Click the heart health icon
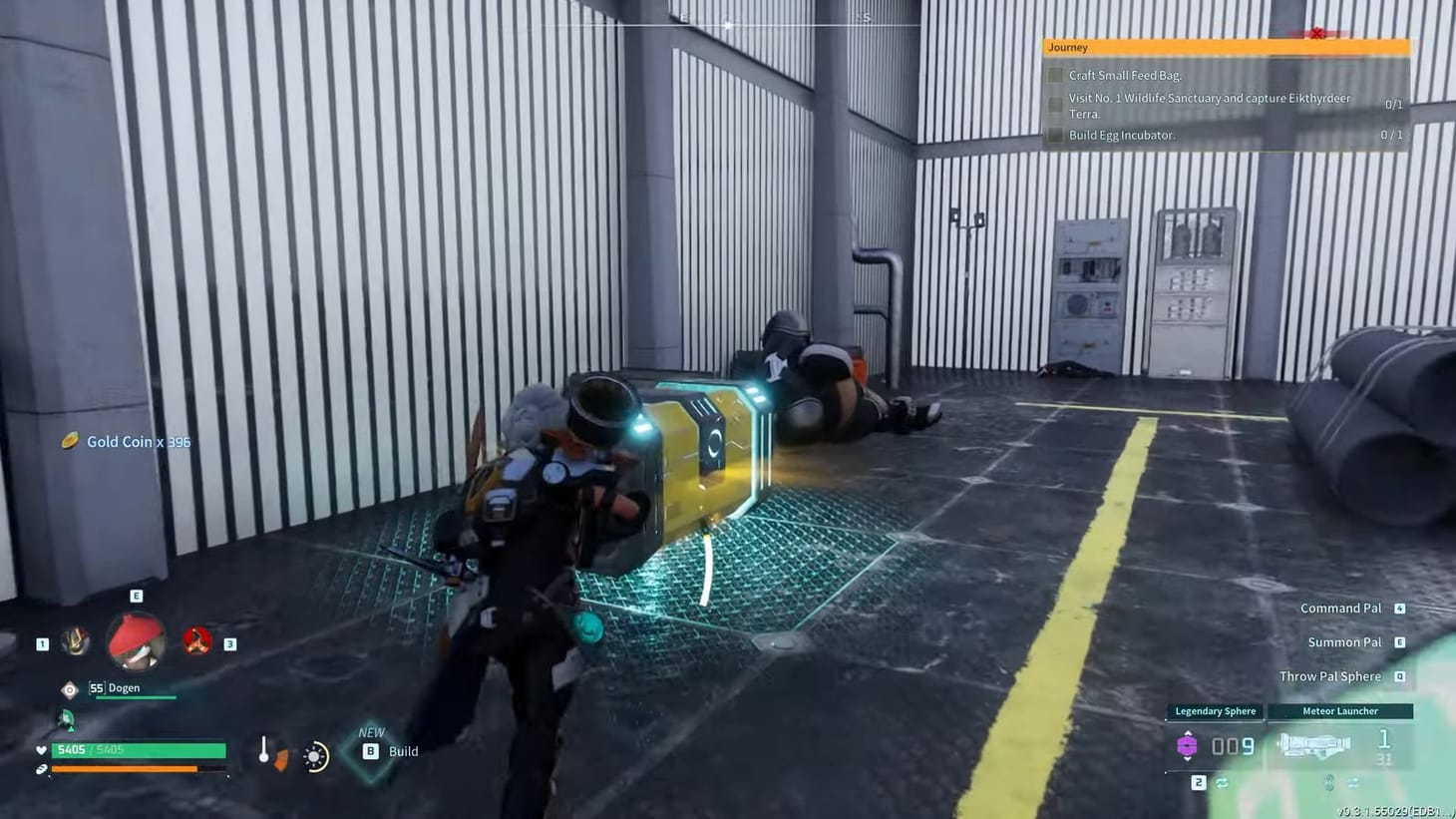The height and width of the screenshot is (819, 1456). (x=40, y=749)
